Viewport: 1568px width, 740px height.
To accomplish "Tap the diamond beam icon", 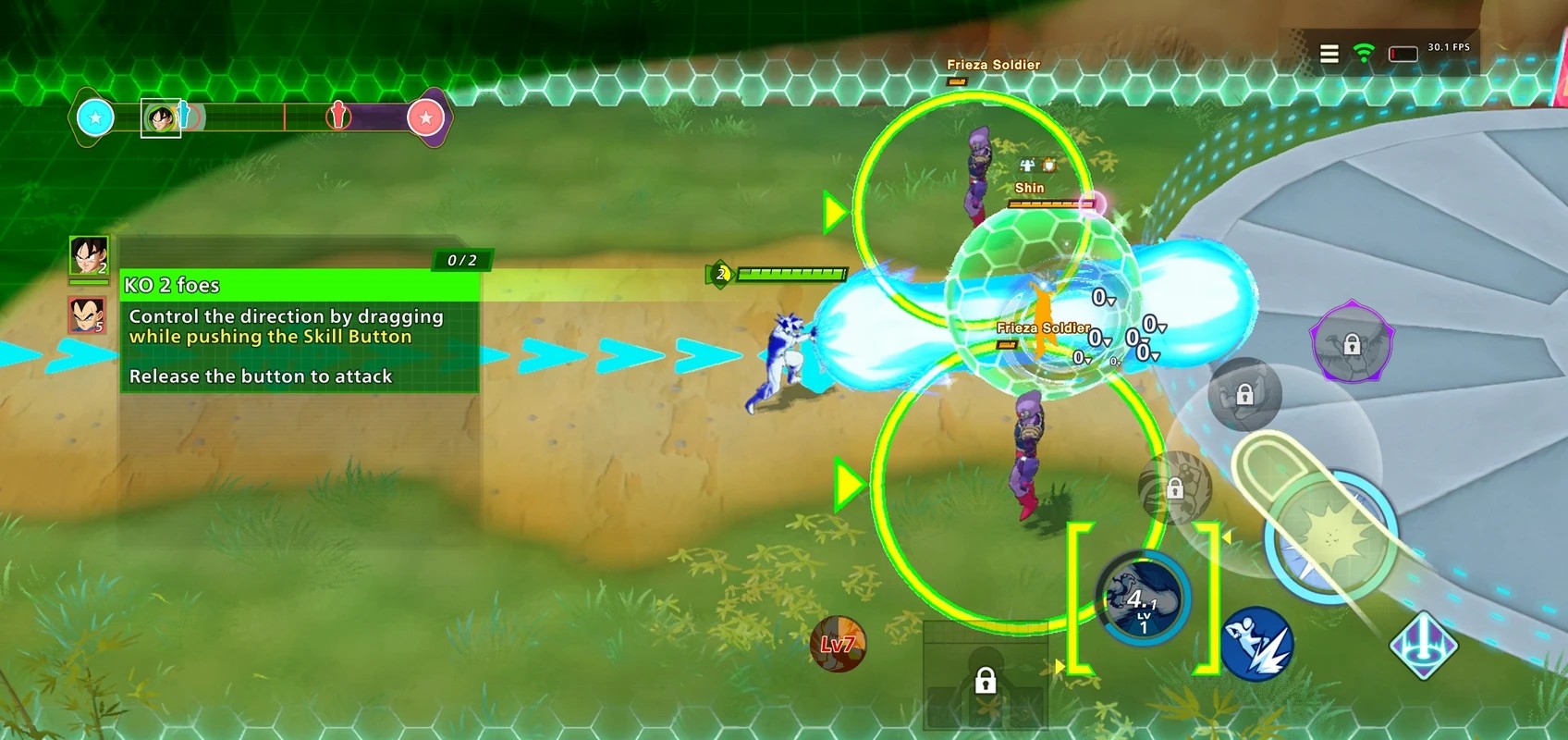I will (x=1424, y=645).
